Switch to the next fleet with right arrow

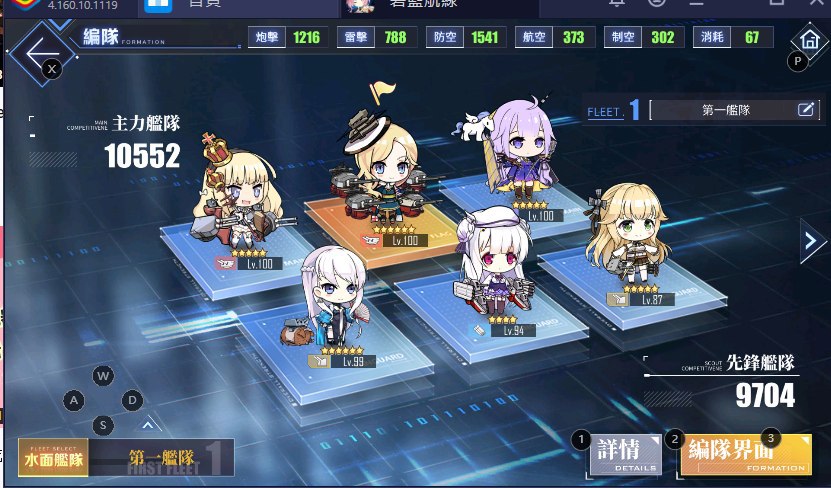[811, 240]
